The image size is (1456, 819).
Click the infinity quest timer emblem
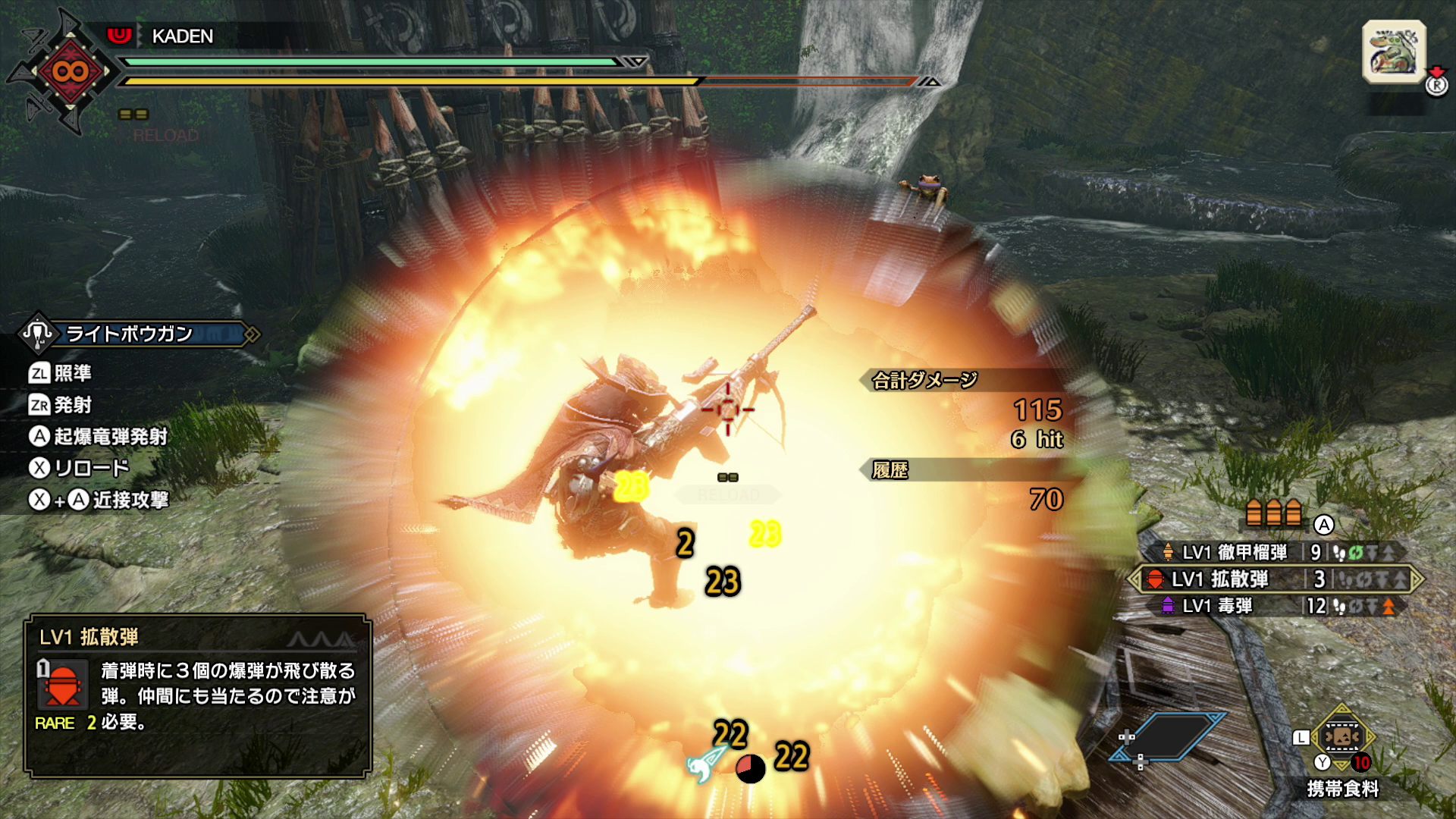pyautogui.click(x=70, y=72)
